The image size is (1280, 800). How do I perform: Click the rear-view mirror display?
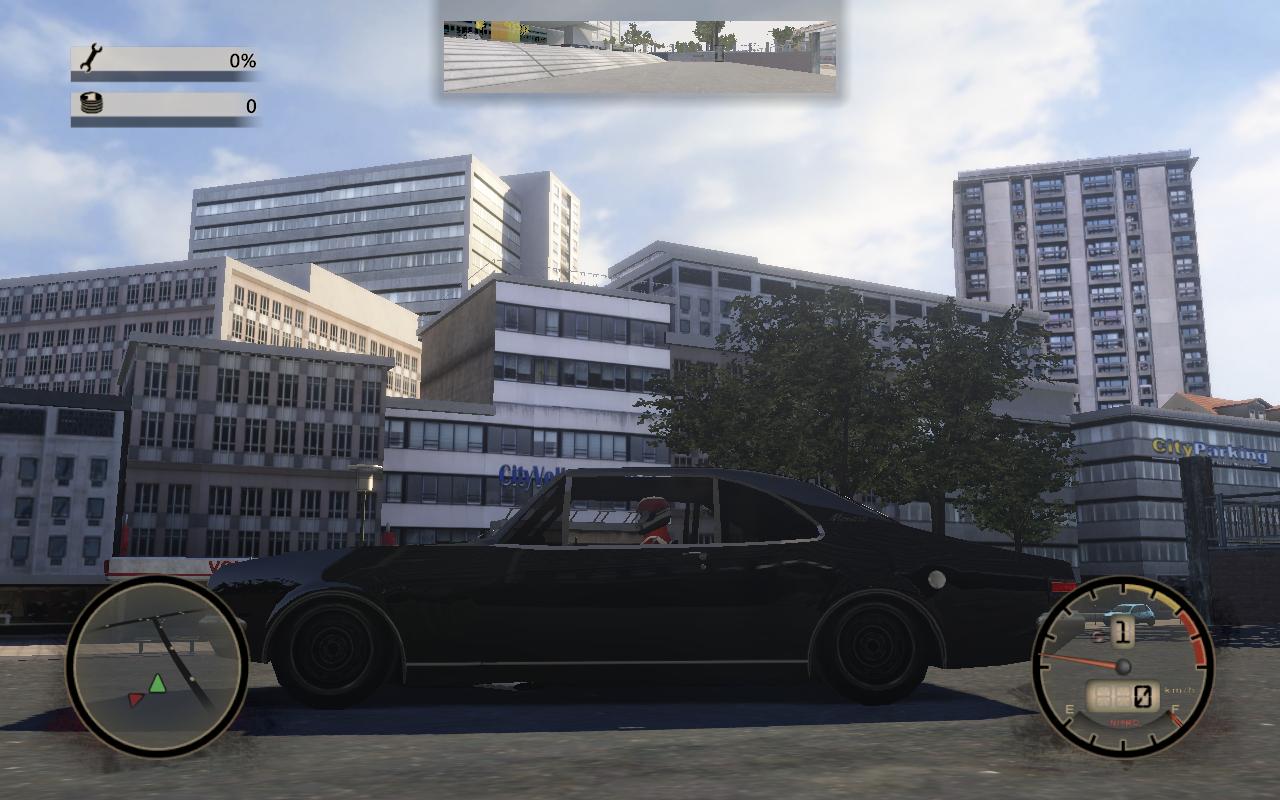tap(639, 55)
